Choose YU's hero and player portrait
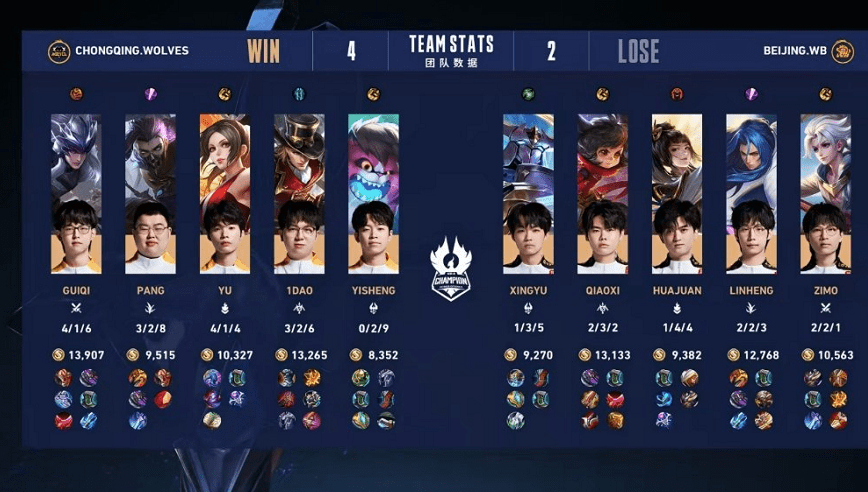Screen dimensions: 868x492 click(x=225, y=194)
